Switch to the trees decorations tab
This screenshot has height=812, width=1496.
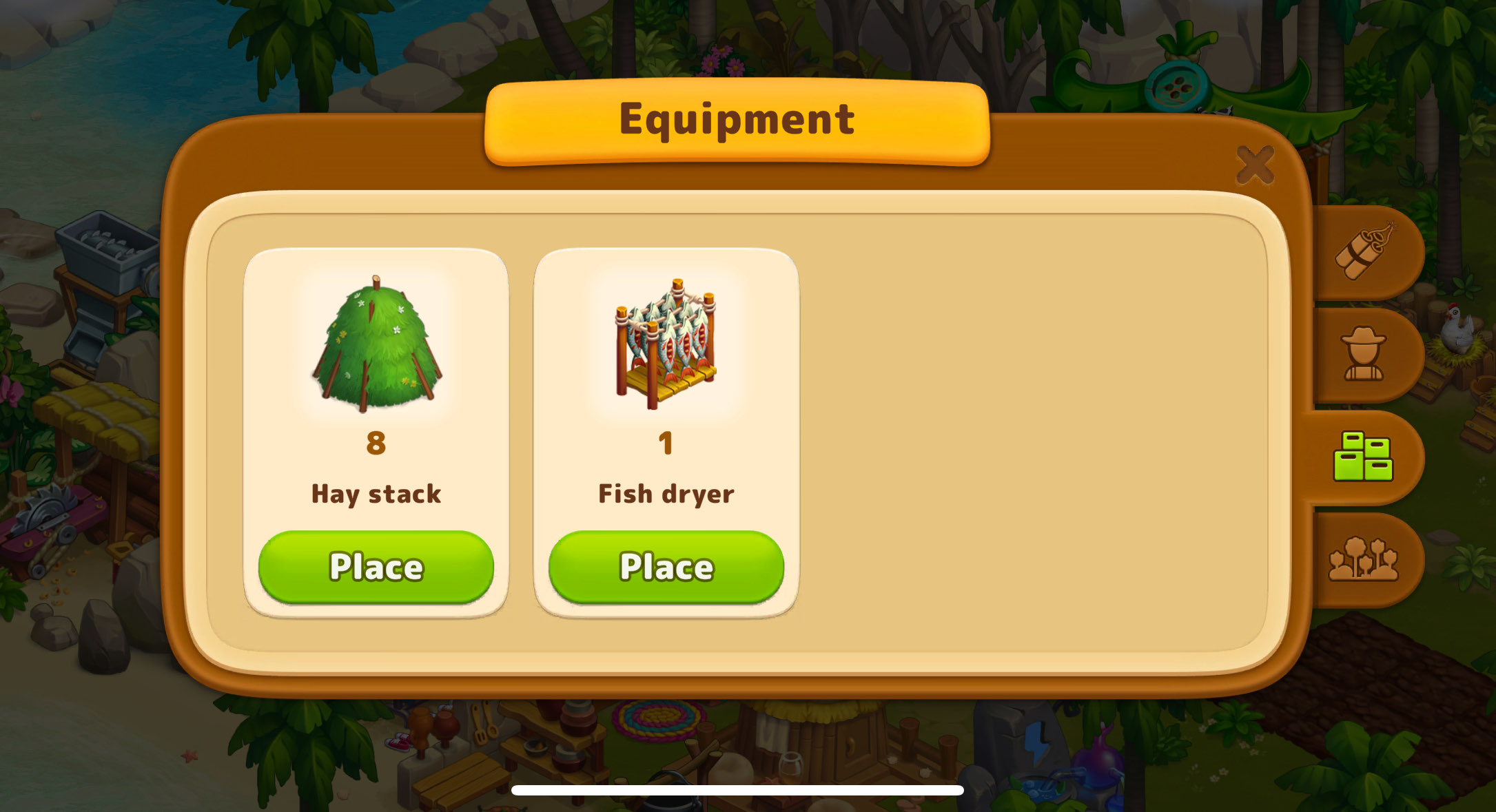(1362, 559)
